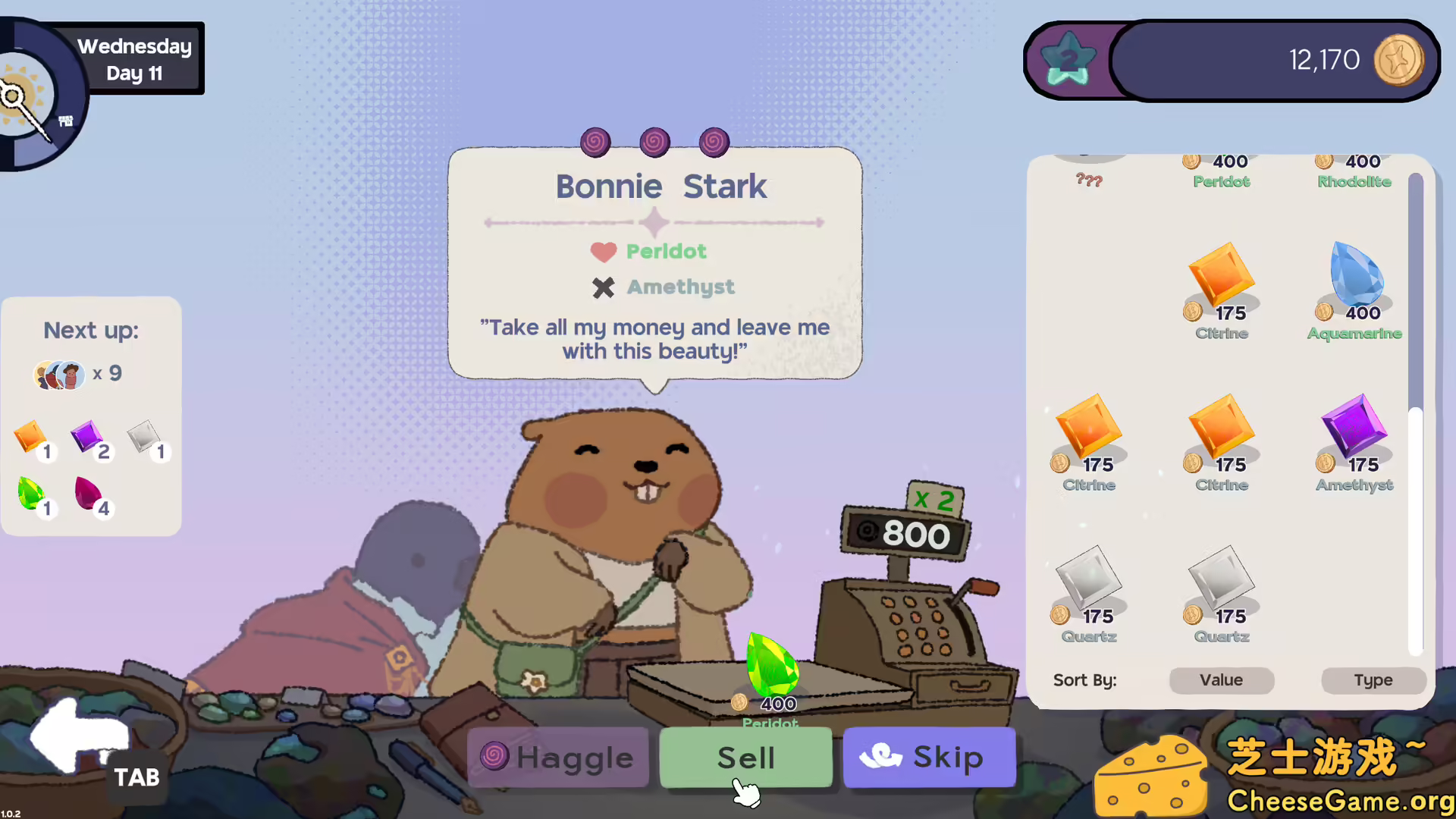Sort inventory by Value
The width and height of the screenshot is (1456, 819).
pos(1221,680)
